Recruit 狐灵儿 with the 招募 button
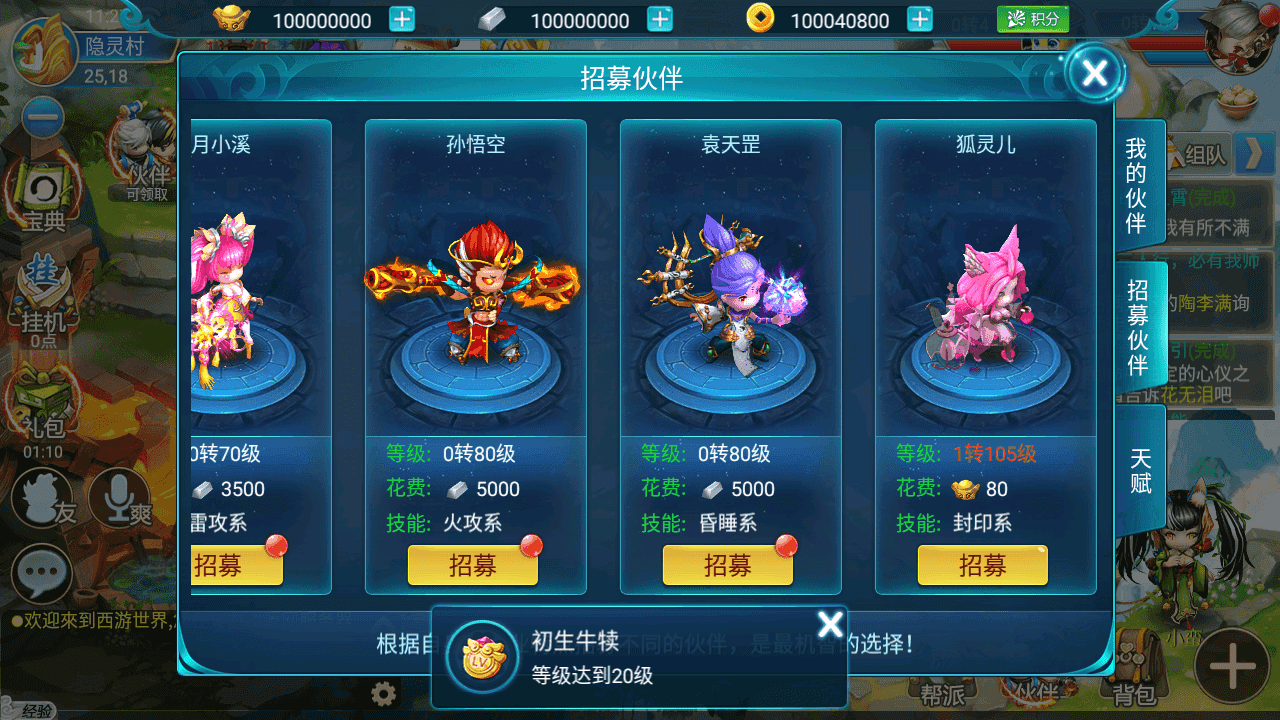The image size is (1280, 720). coord(982,565)
